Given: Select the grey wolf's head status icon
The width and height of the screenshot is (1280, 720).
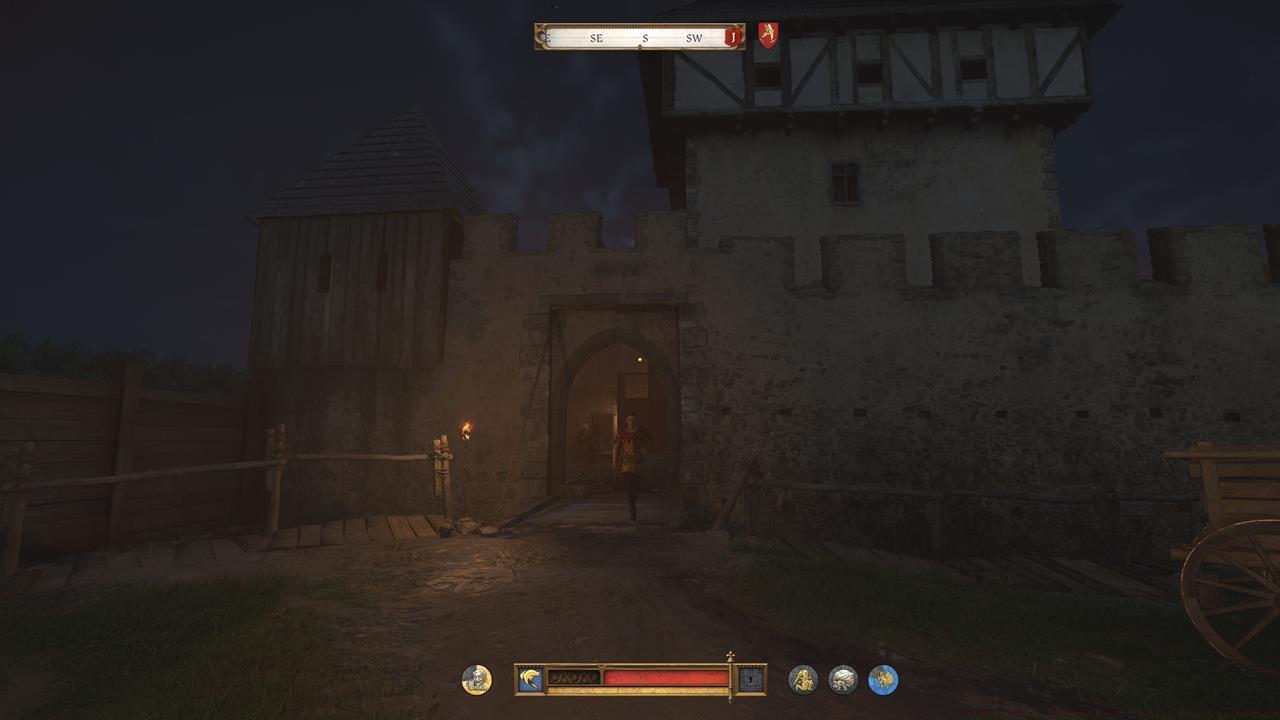Looking at the screenshot, I should pos(844,678).
